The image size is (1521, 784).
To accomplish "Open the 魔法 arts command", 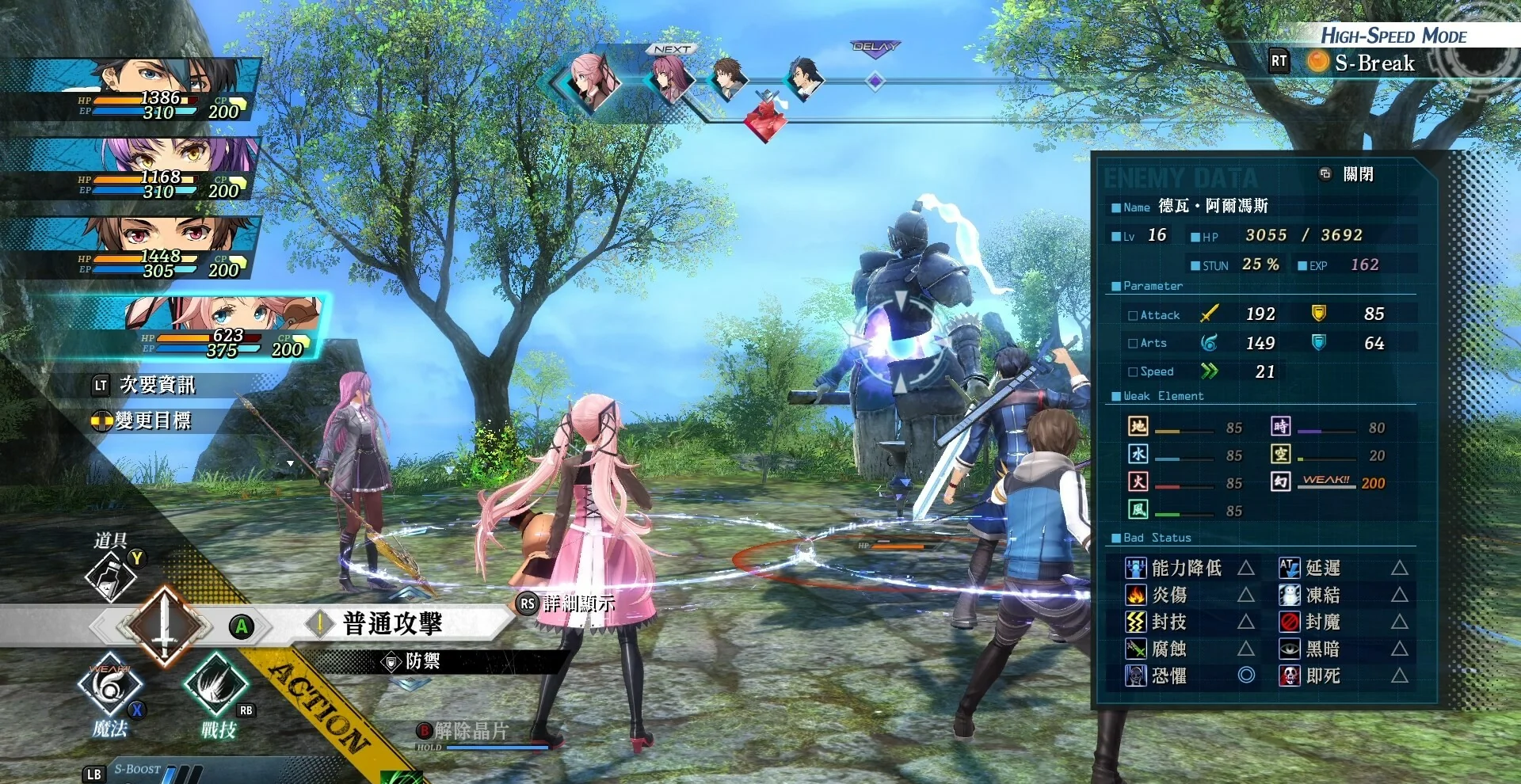I will pos(109,686).
